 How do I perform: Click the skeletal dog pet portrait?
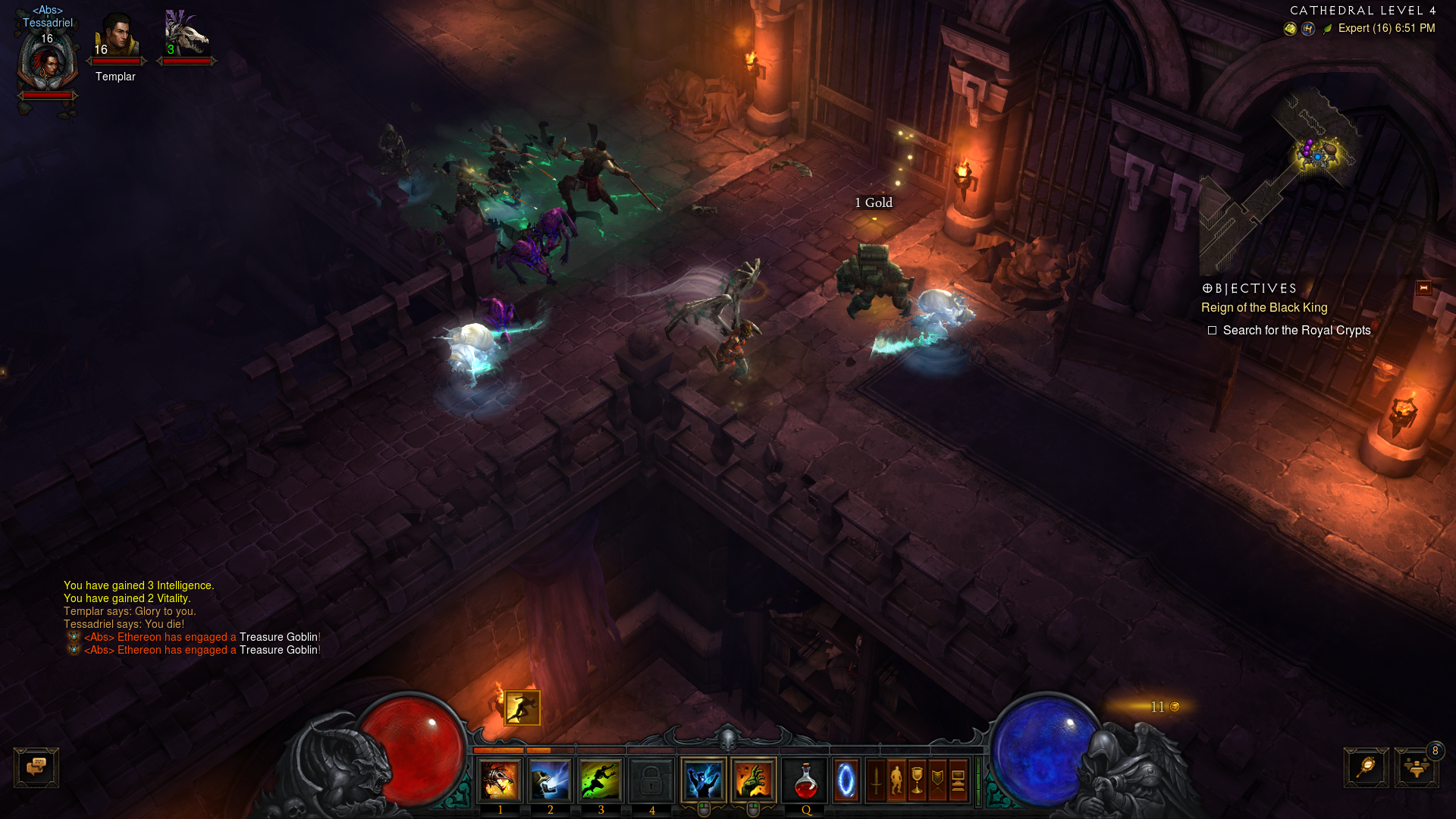pyautogui.click(x=186, y=36)
